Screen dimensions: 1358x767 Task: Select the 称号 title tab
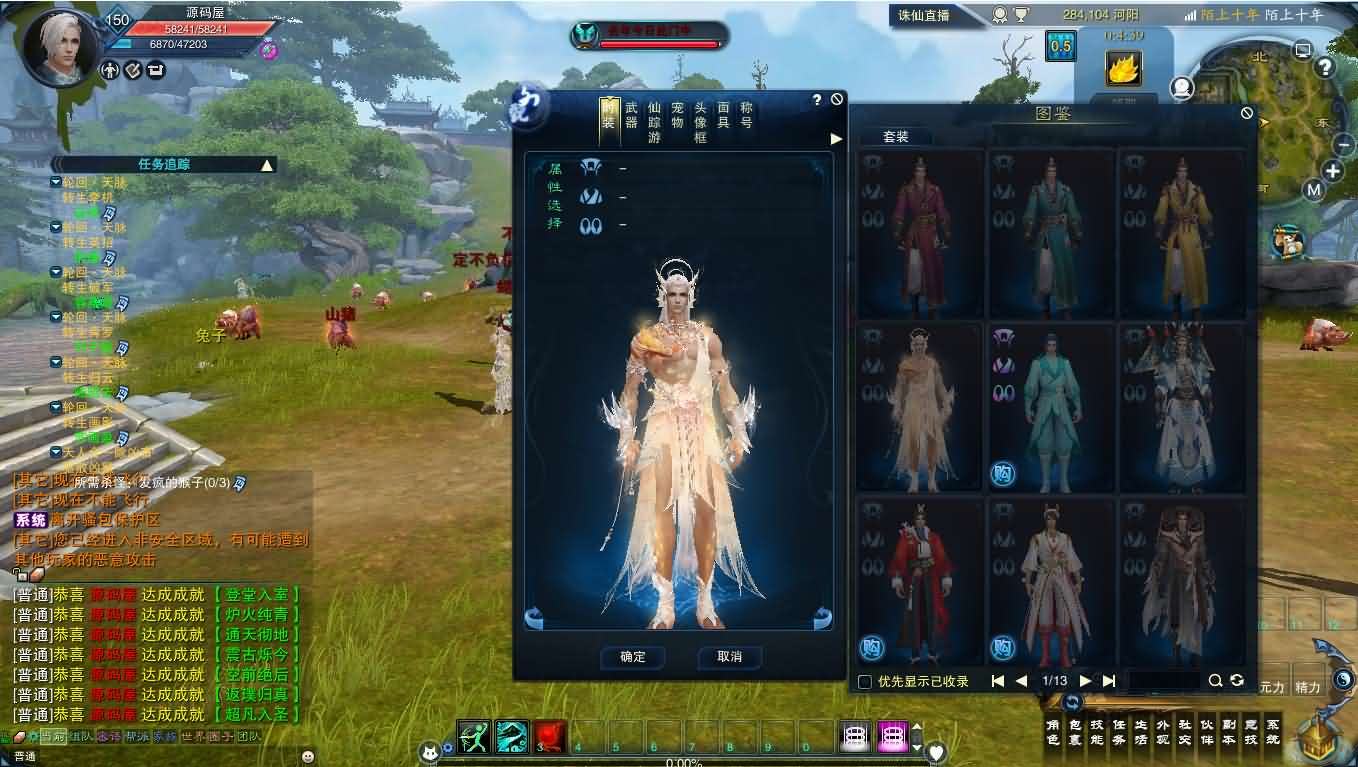click(x=746, y=115)
